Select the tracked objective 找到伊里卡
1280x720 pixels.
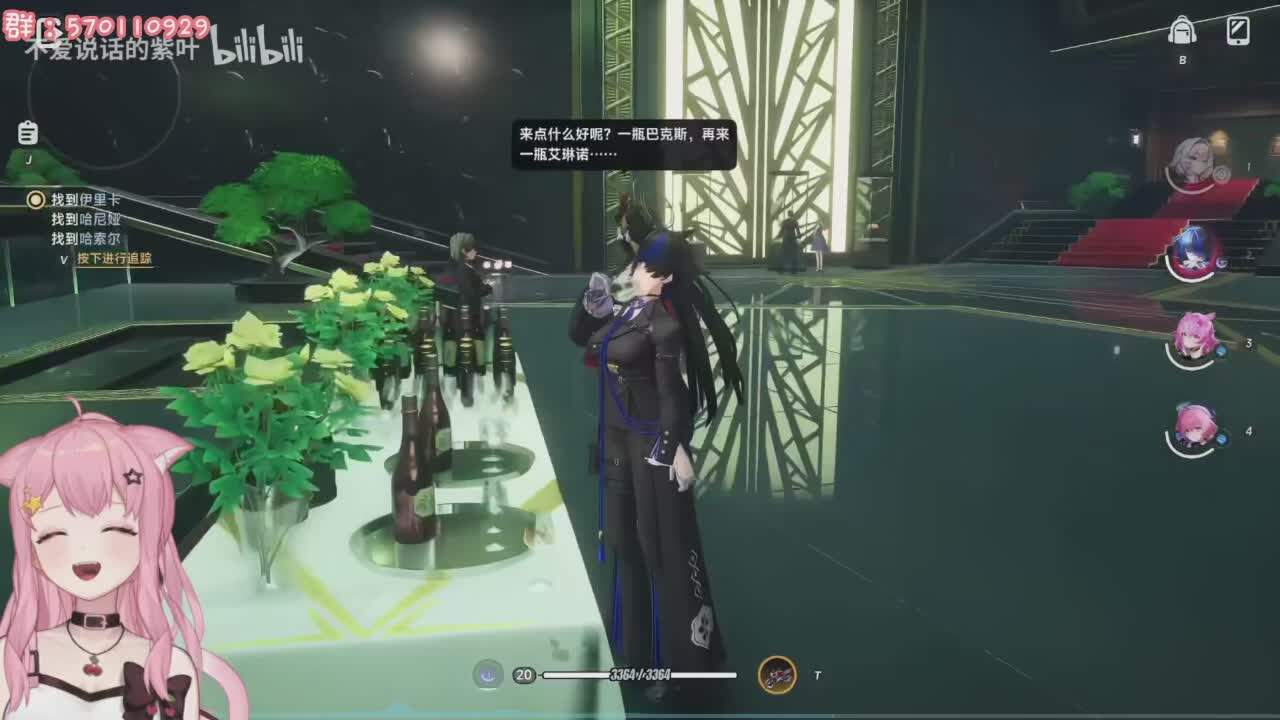point(84,200)
